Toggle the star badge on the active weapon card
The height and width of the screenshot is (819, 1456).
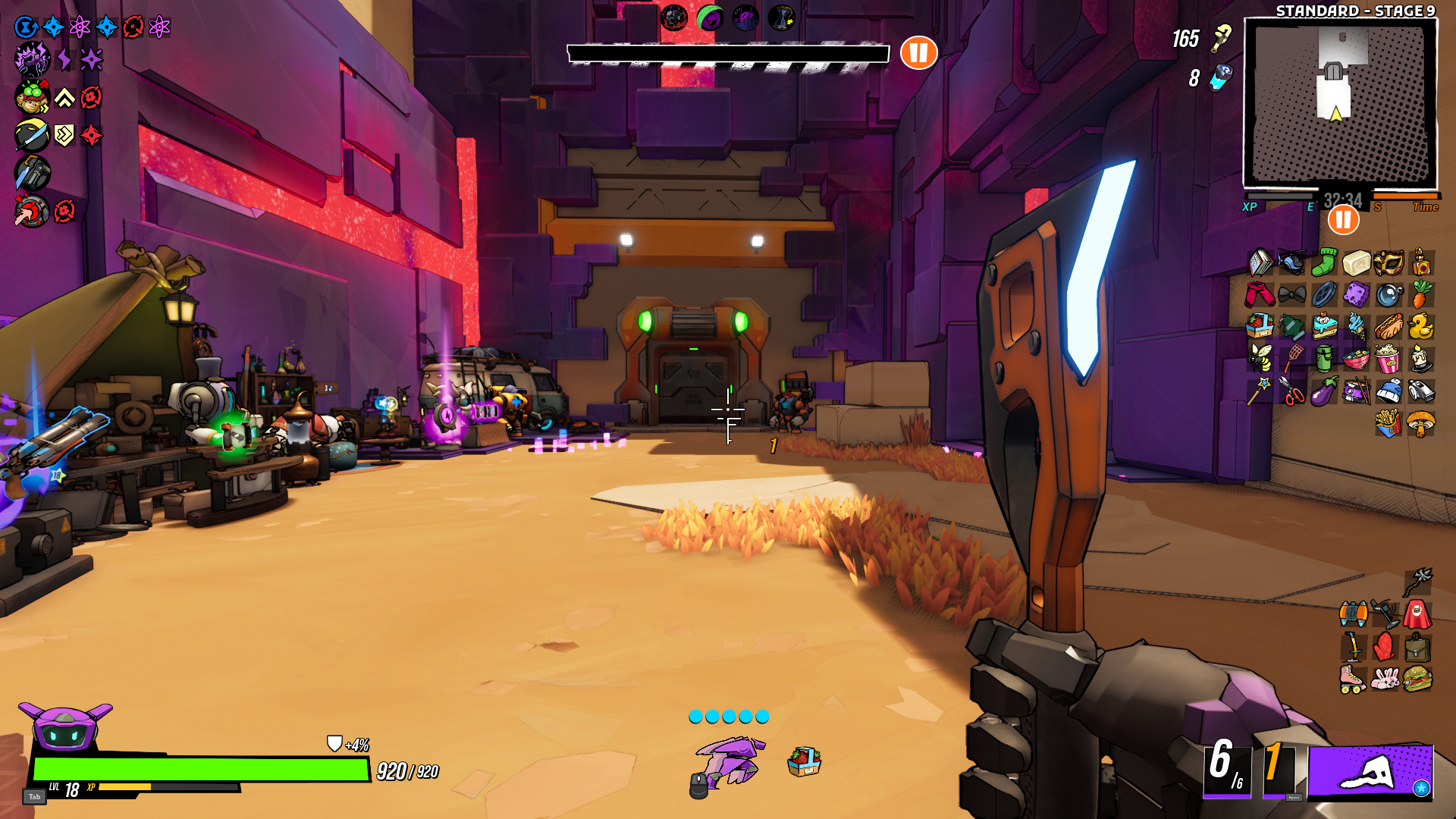[x=1421, y=788]
